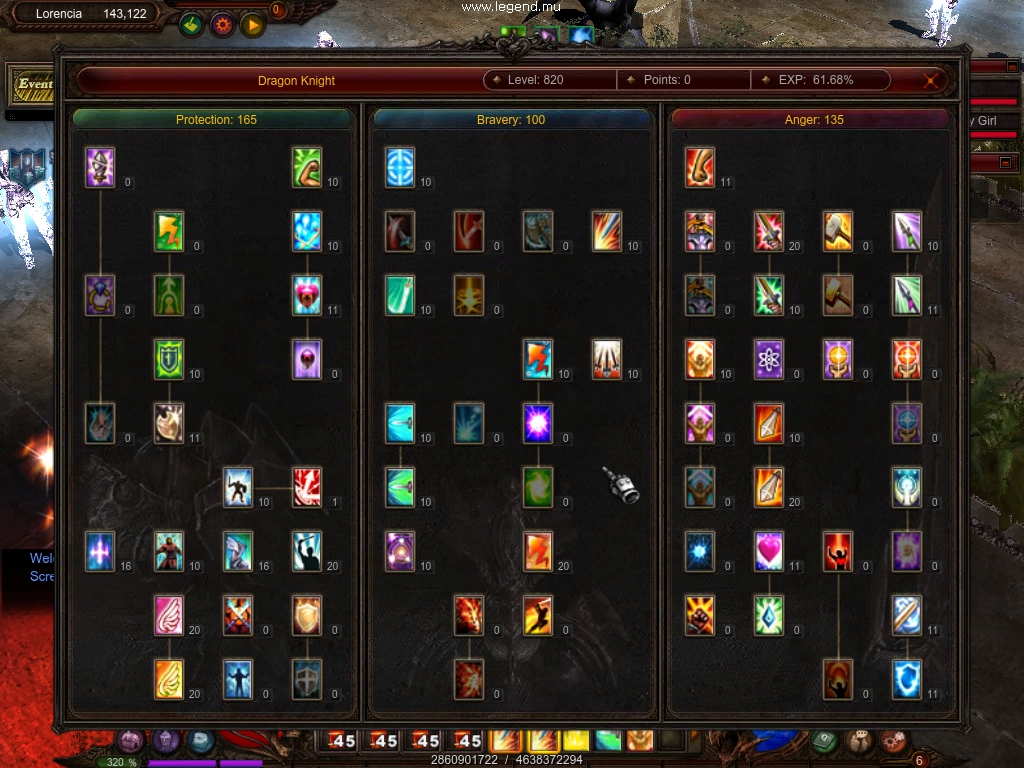Screen dimensions: 1024x768
Task: Select the purple atom skill in Anger
Action: click(x=769, y=359)
